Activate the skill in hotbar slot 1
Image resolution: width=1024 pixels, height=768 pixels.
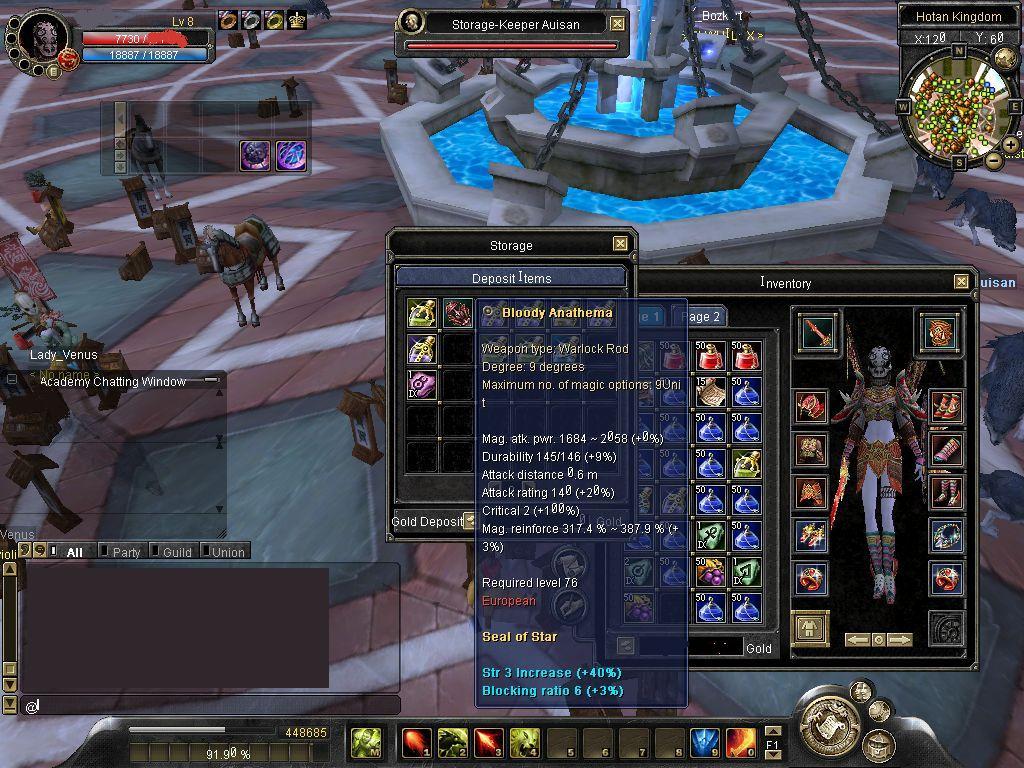416,743
